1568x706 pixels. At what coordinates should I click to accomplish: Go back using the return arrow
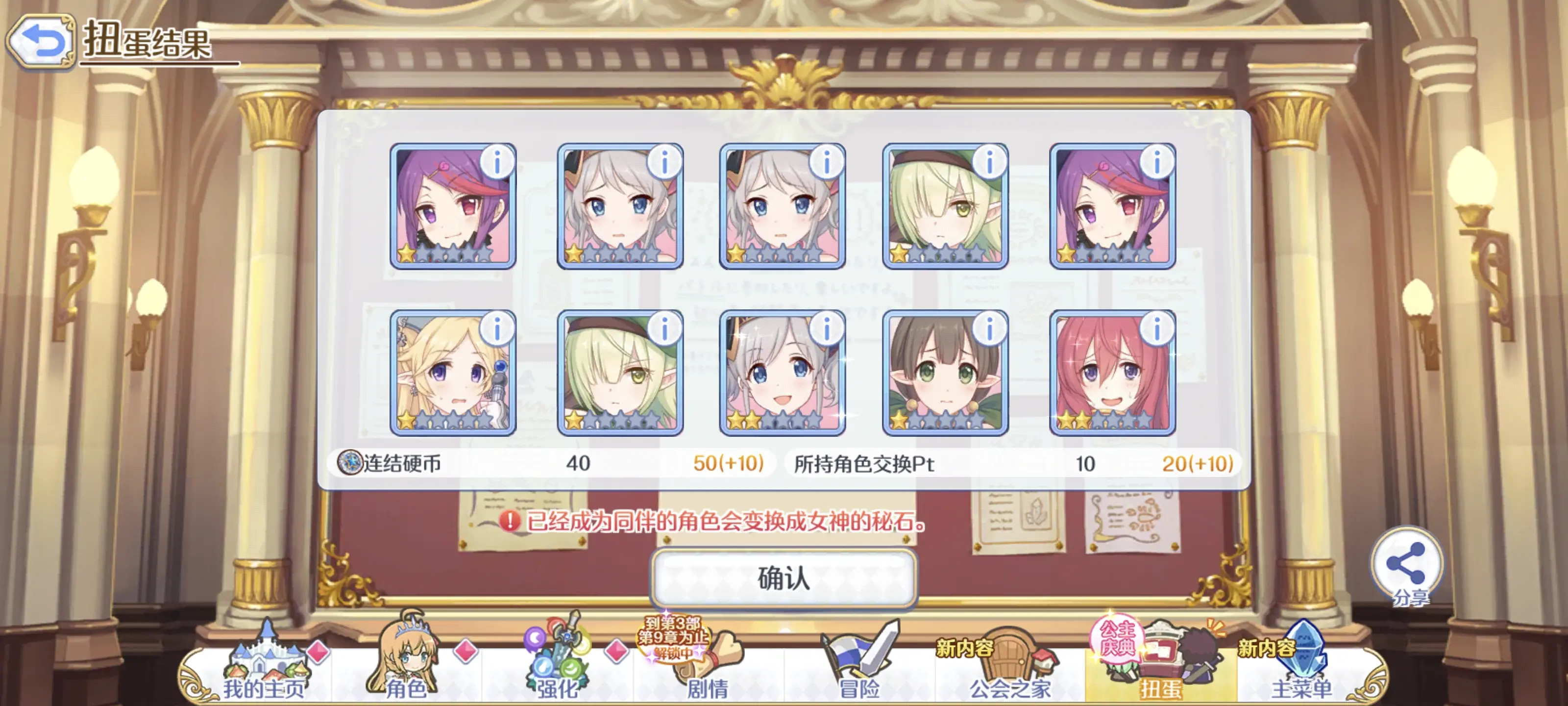point(41,41)
